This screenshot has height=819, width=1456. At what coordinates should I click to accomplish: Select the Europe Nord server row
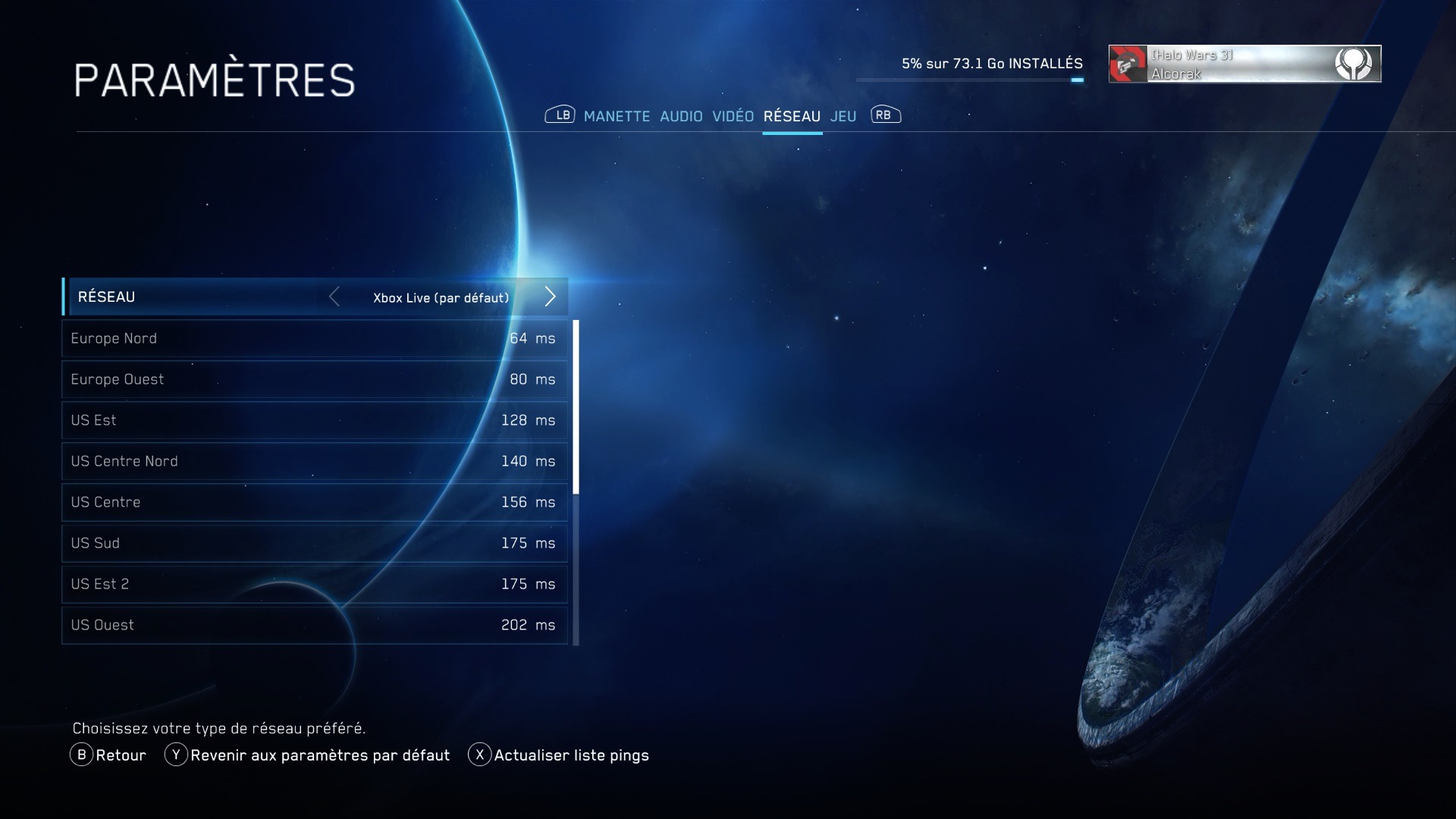[x=314, y=338]
